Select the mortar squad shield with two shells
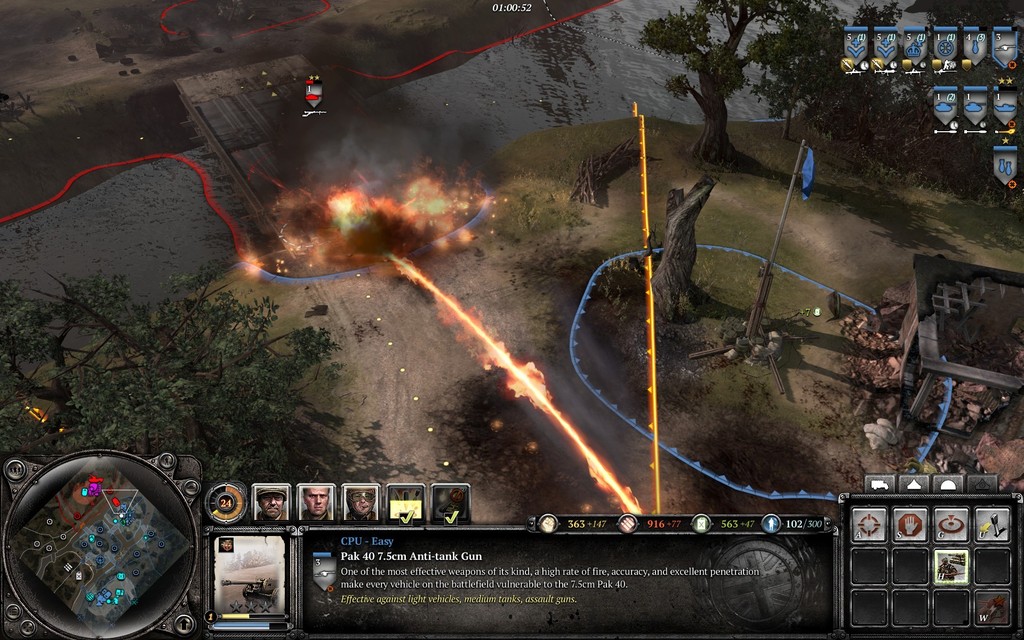The height and width of the screenshot is (640, 1024). coord(1005,165)
